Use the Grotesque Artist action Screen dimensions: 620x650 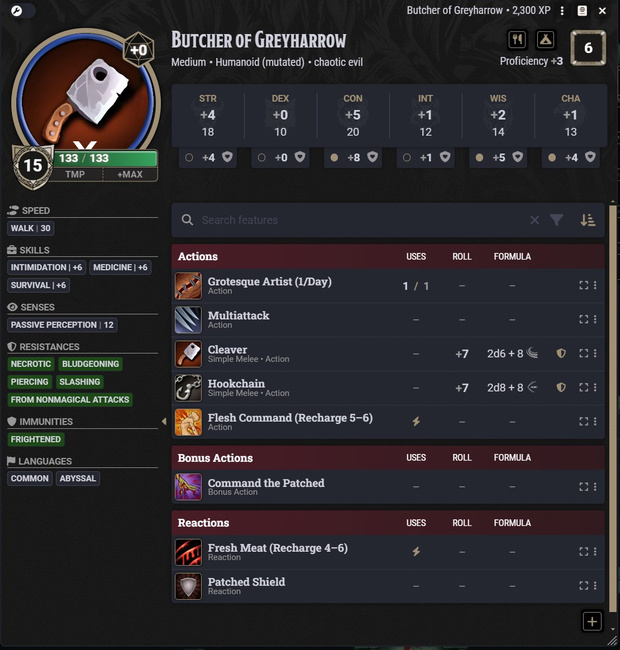[x=189, y=286]
